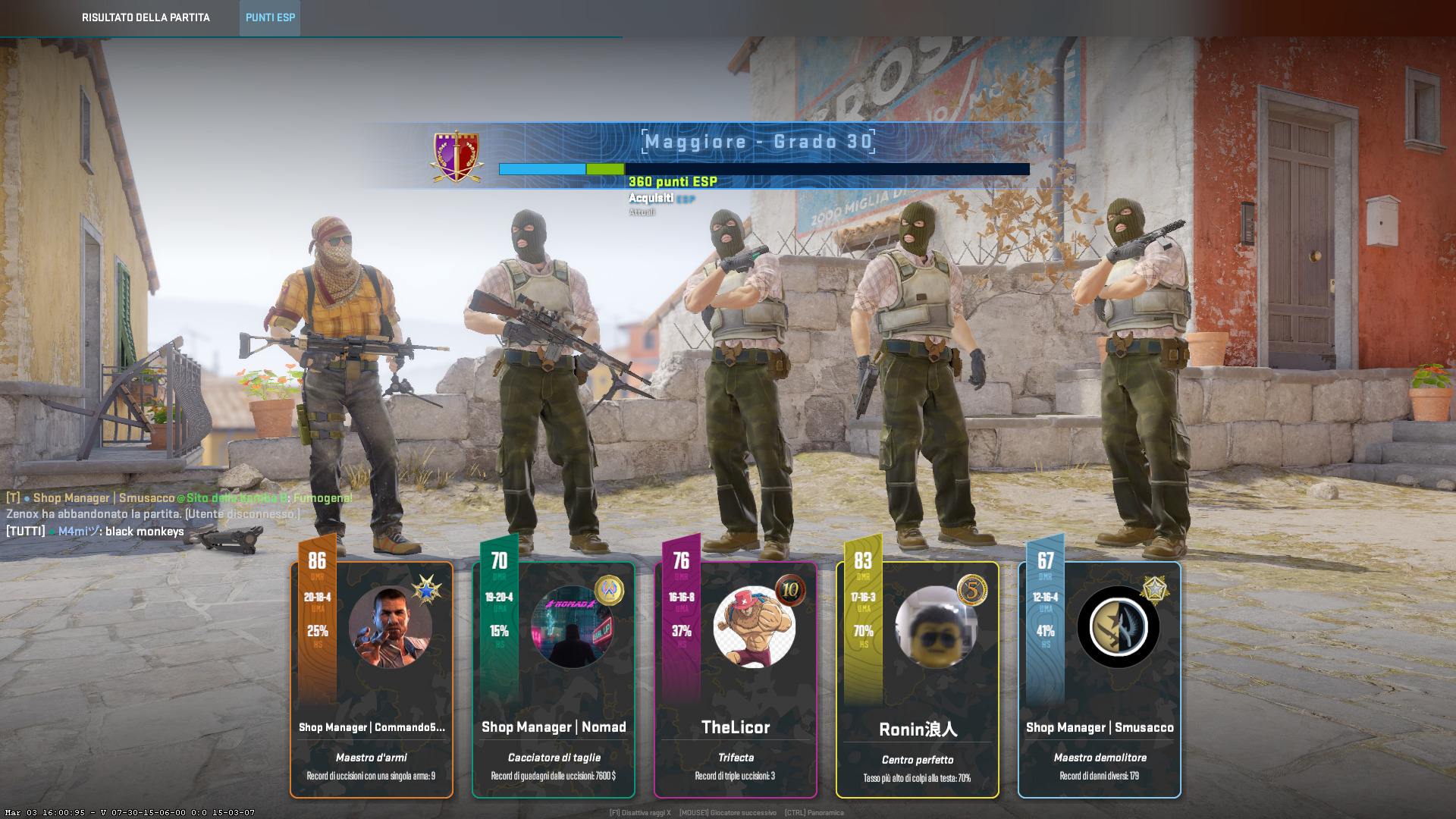Click the gold 5 coin on Ronin's card
The image size is (1456, 819).
coord(972,590)
